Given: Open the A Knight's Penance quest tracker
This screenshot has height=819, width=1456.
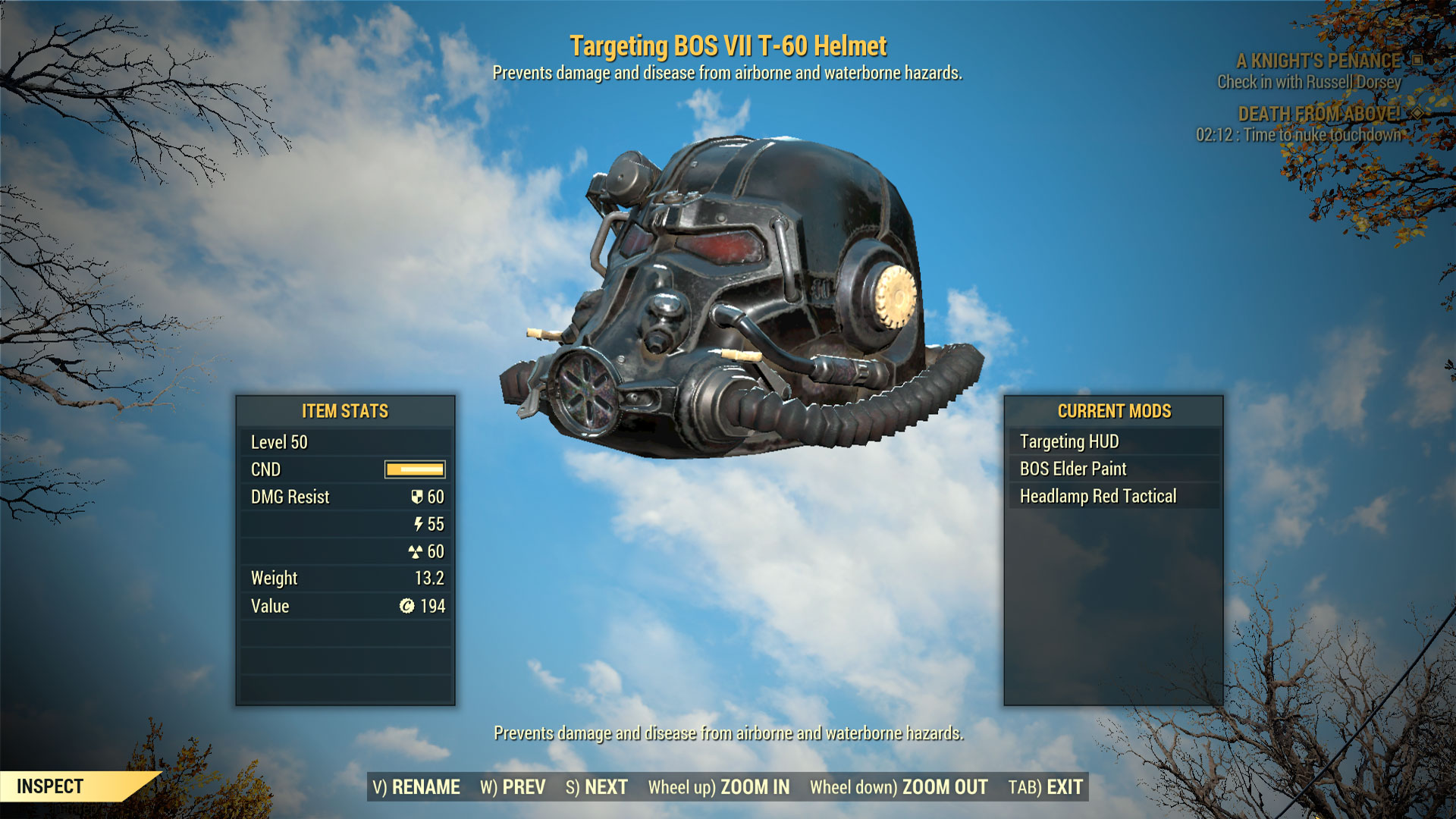Looking at the screenshot, I should point(1318,61).
